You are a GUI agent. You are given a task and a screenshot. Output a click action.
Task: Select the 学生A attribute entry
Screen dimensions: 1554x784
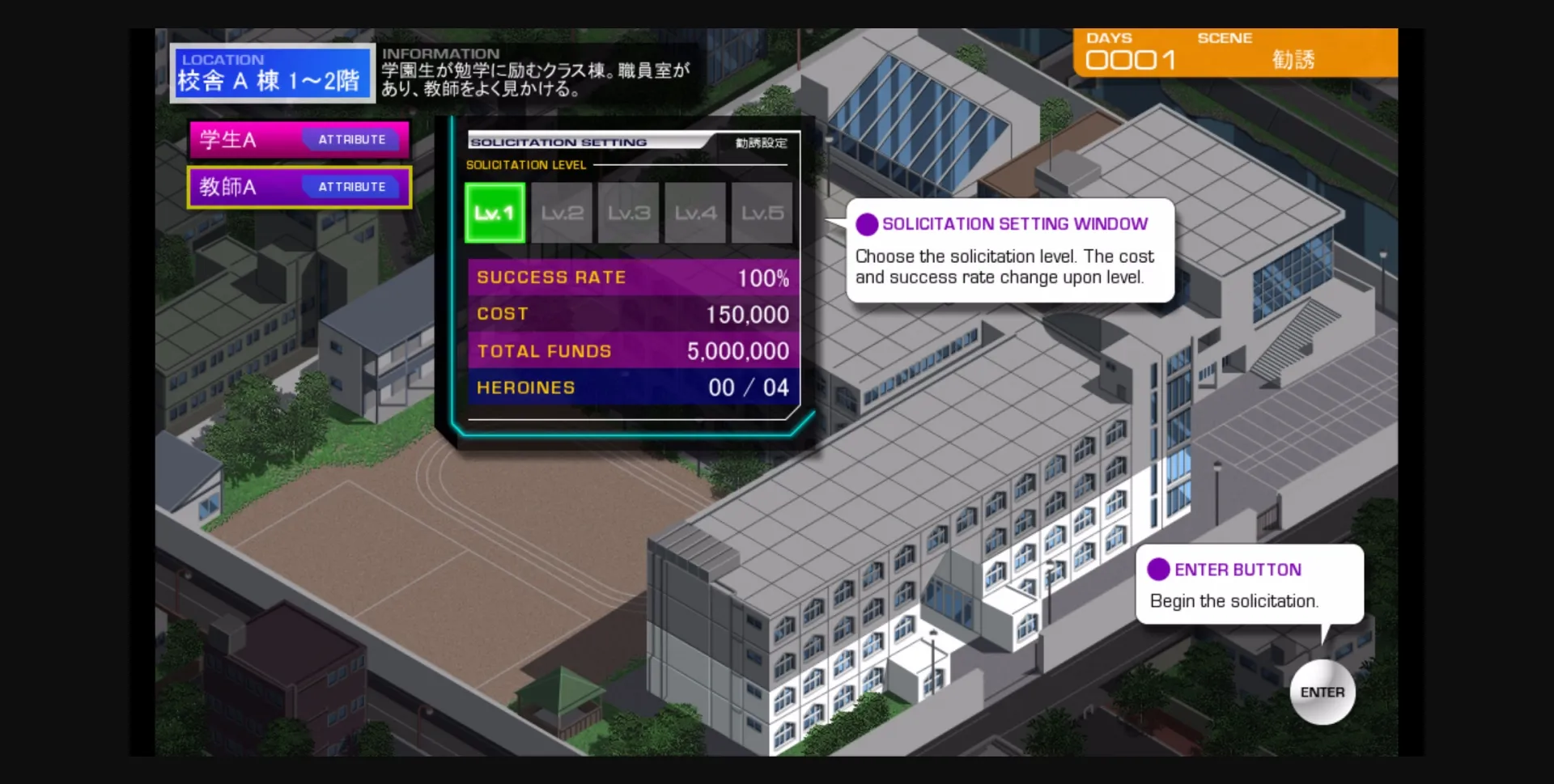299,138
